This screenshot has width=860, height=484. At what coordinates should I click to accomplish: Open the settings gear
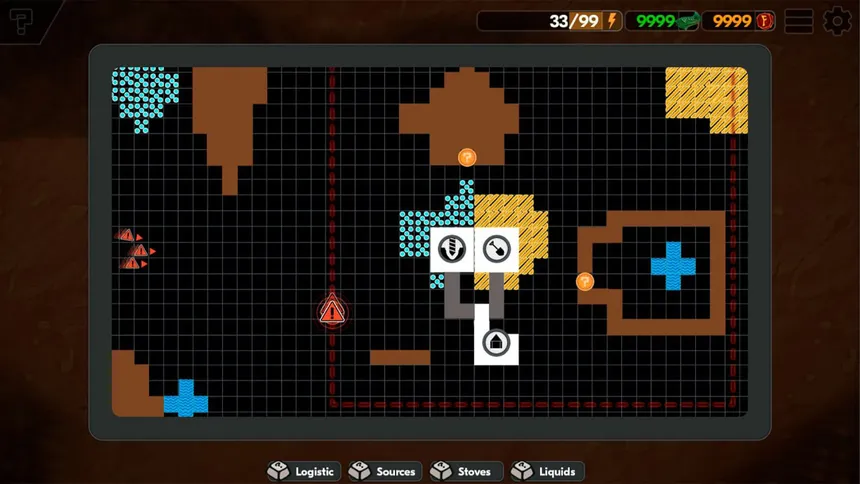(837, 21)
